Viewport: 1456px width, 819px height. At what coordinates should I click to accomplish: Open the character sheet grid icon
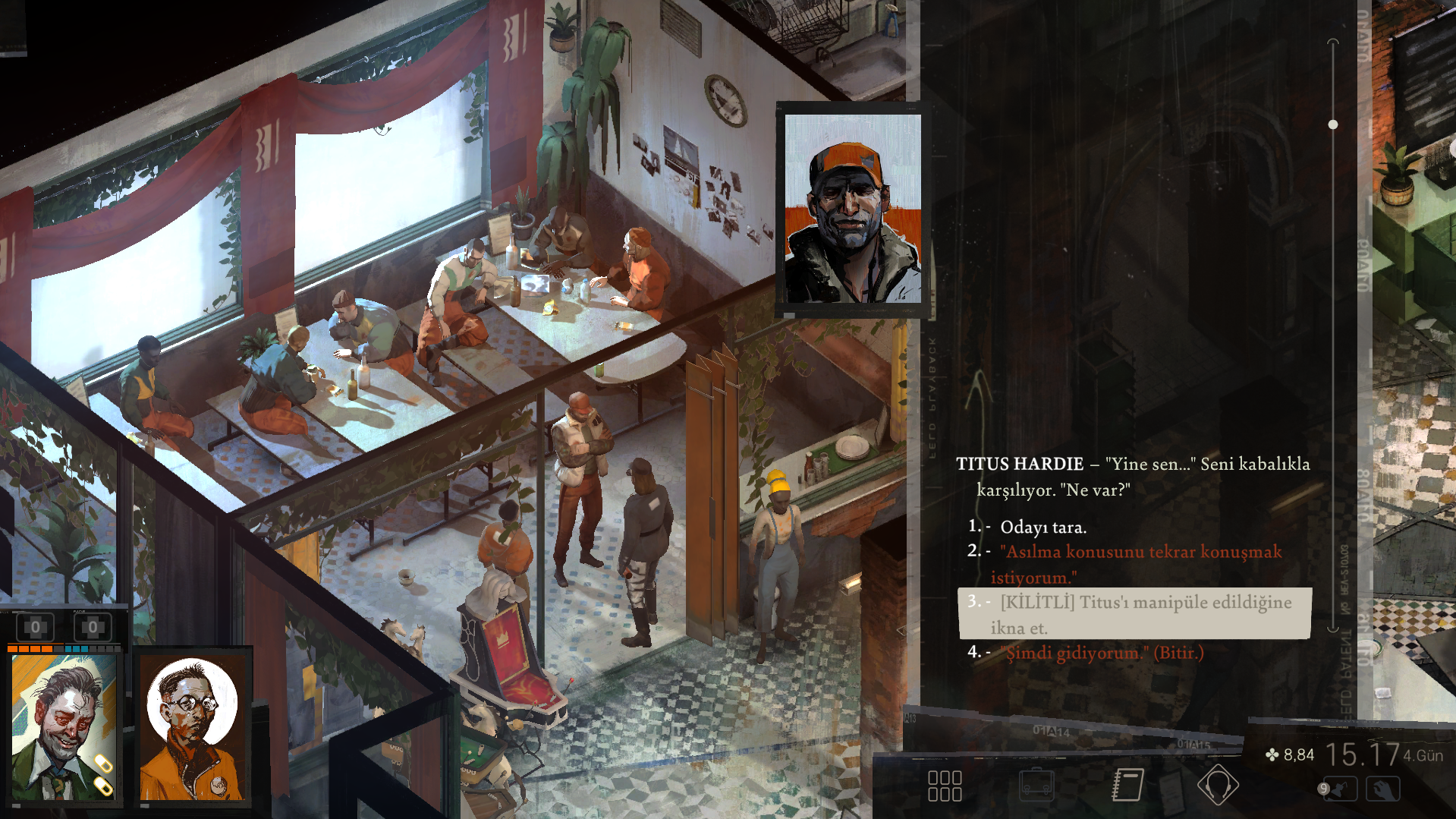click(945, 786)
